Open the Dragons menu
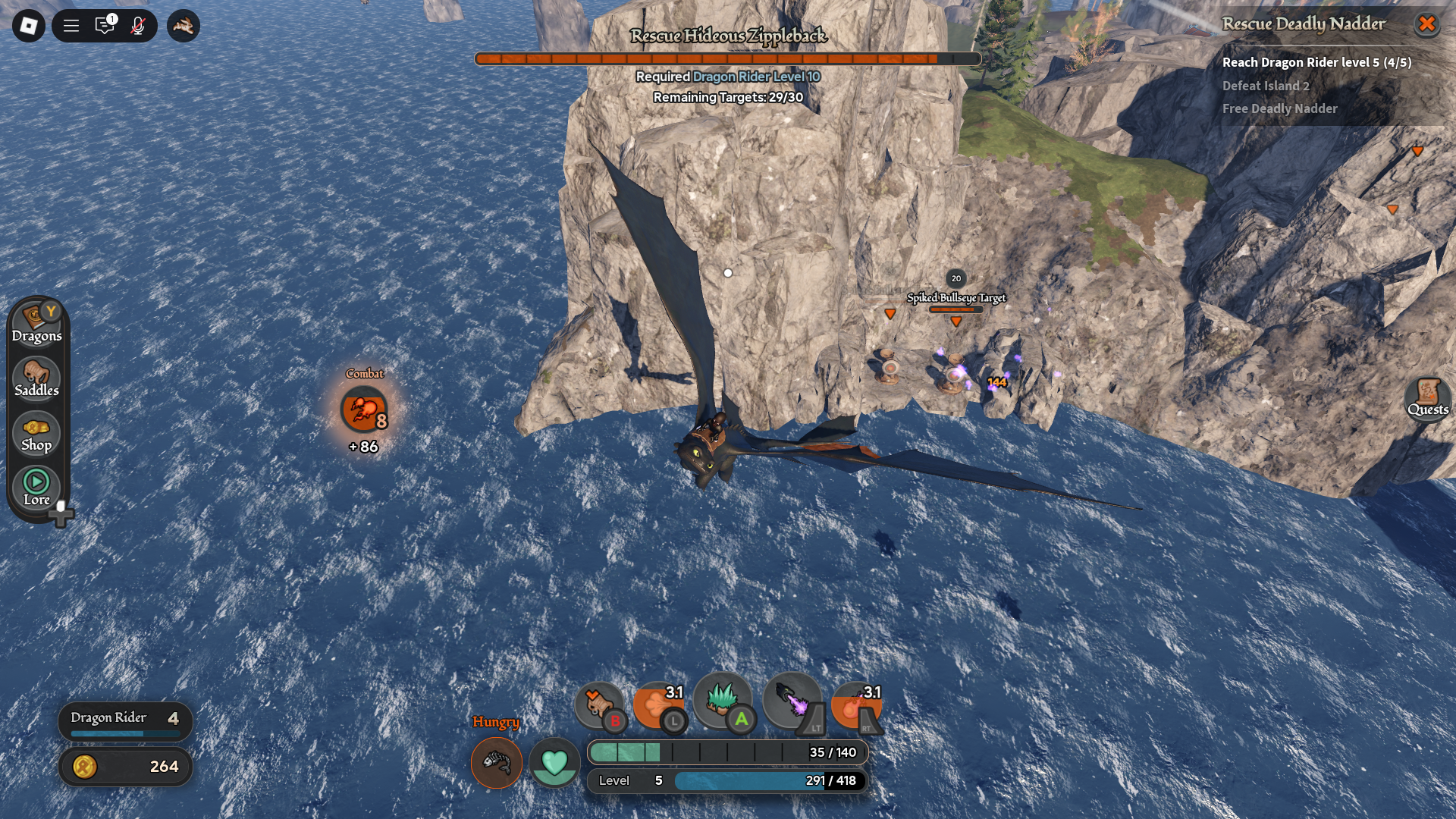 coord(36,324)
